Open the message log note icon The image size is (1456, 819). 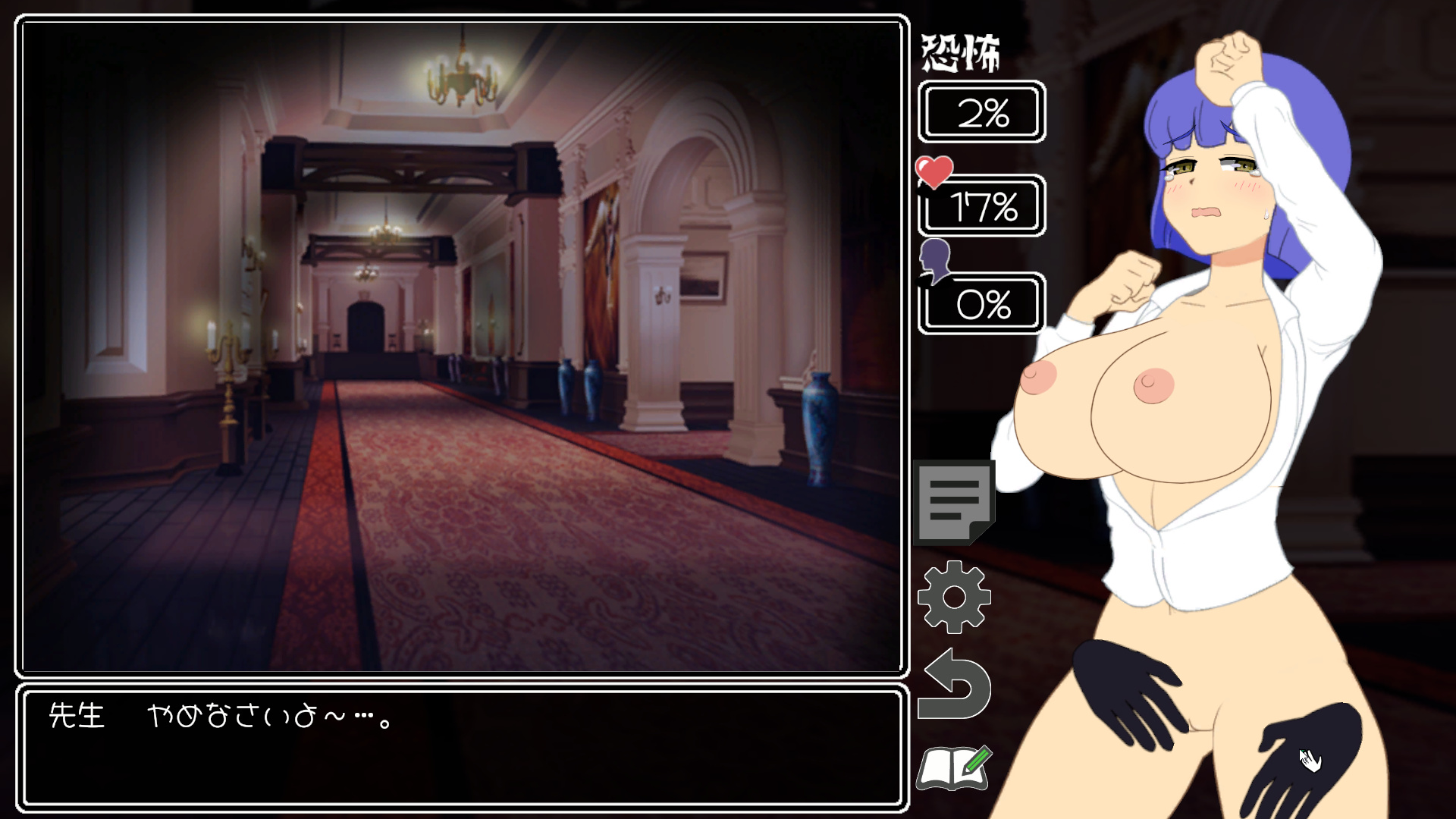tap(954, 501)
